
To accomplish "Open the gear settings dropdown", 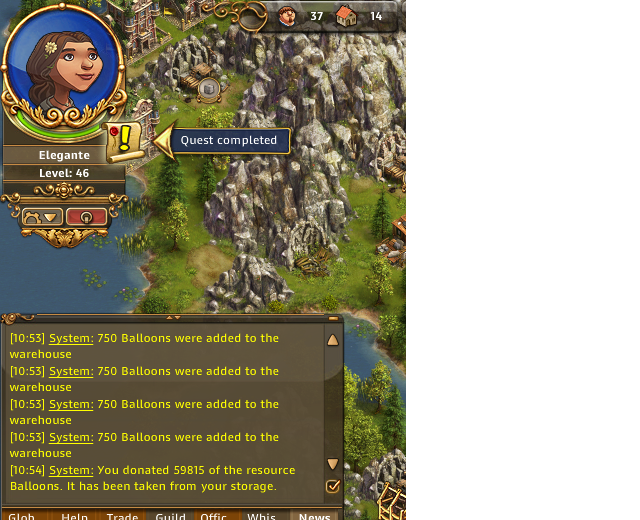I will click(x=43, y=216).
